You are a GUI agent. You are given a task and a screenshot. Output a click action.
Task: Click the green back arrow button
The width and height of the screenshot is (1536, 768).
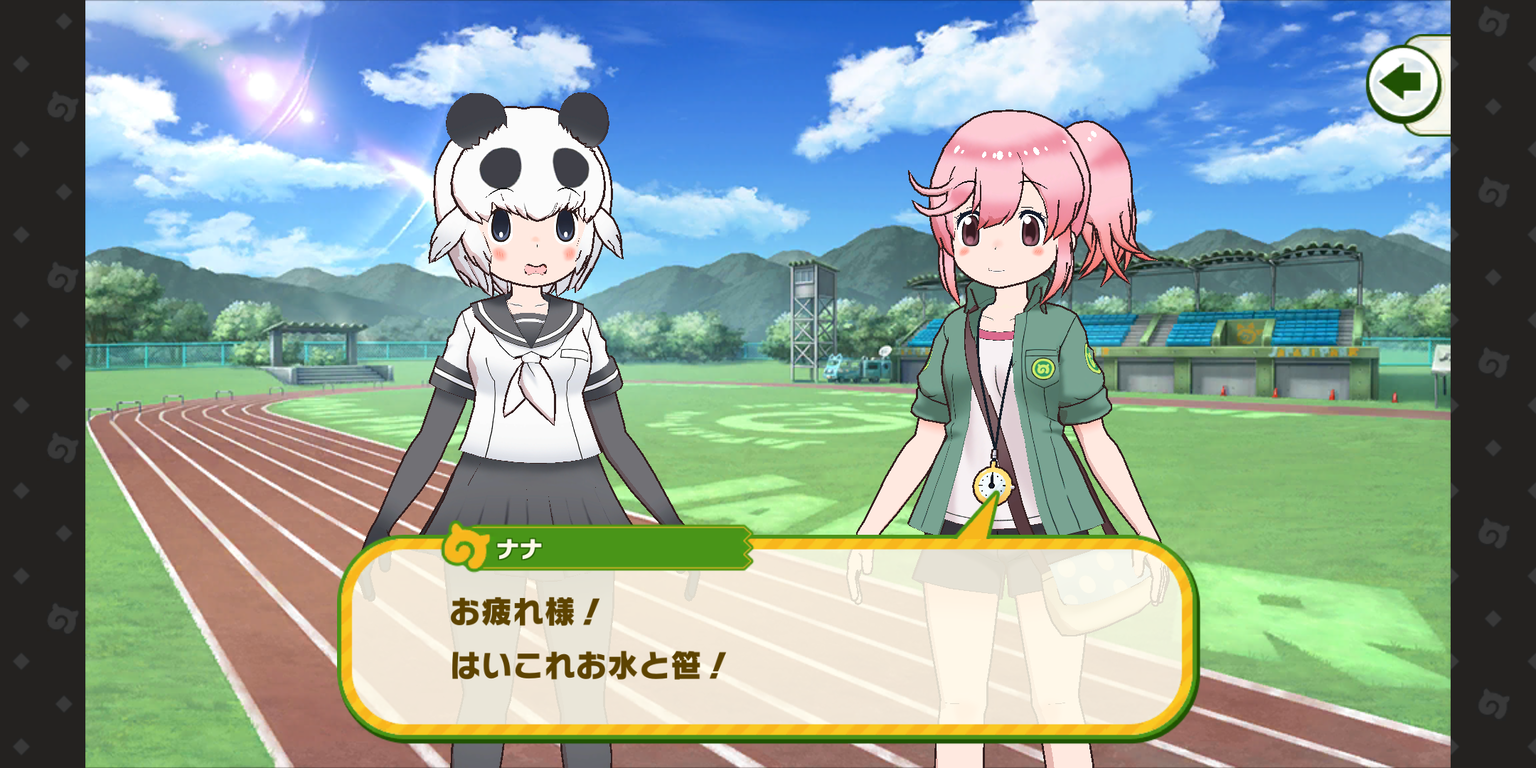click(x=1404, y=84)
